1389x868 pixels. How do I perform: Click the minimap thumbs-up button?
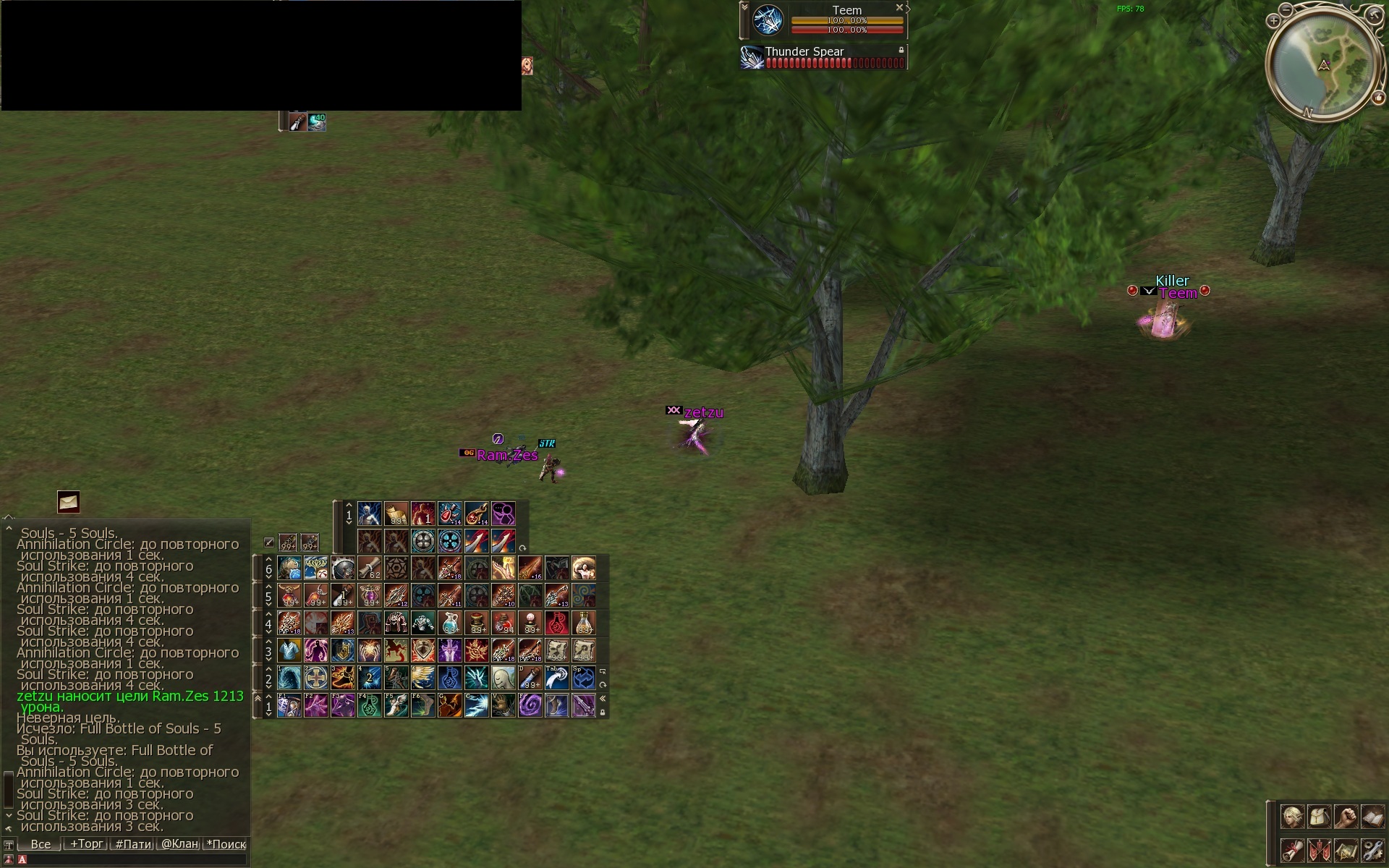(1378, 98)
